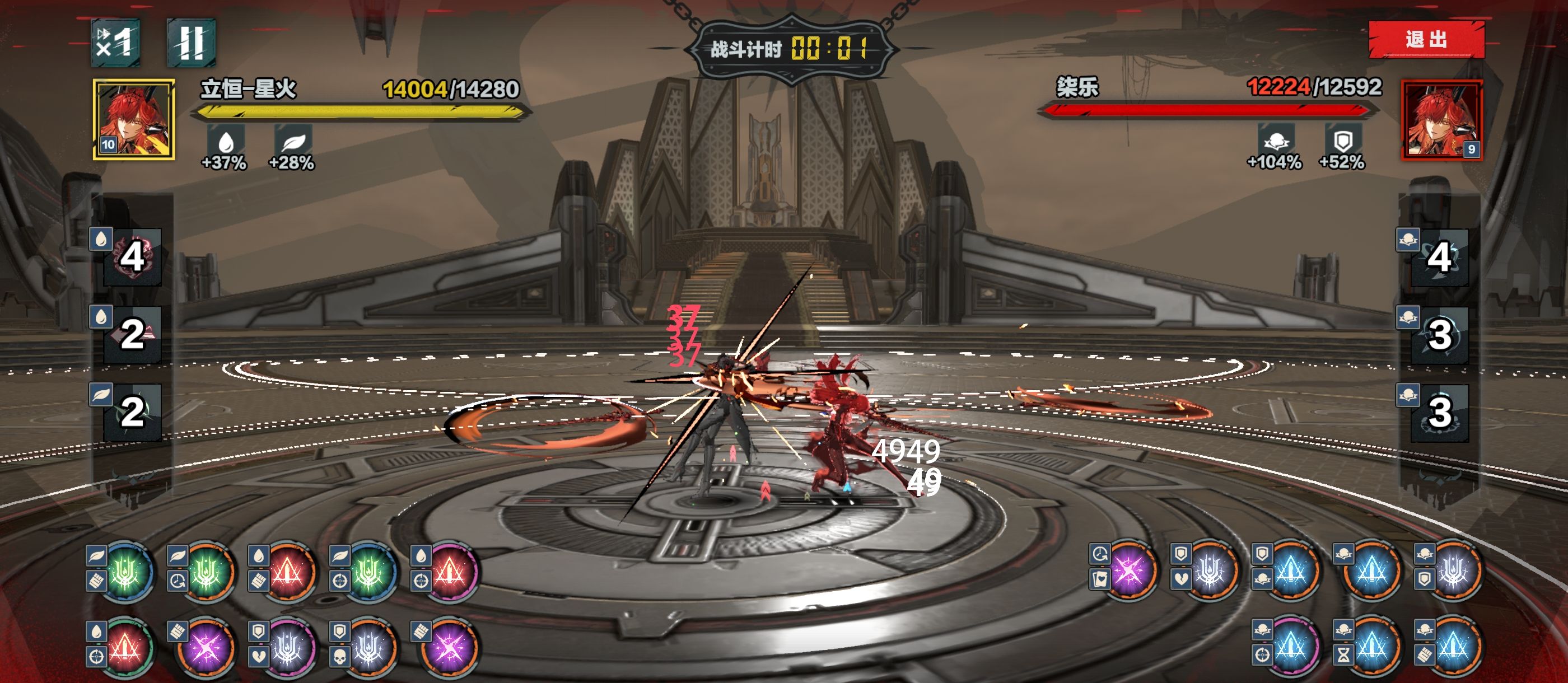The width and height of the screenshot is (1568, 683).
Task: Tap the blue orb with crosshair tag
Action: tap(1290, 647)
